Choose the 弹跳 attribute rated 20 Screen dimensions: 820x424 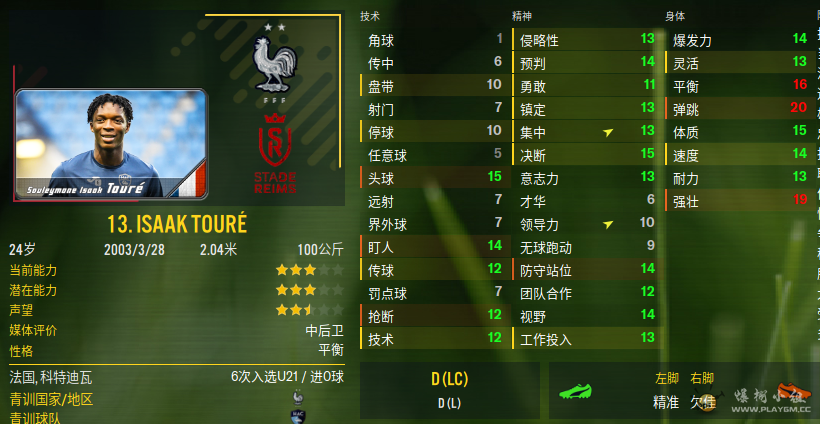(738, 108)
